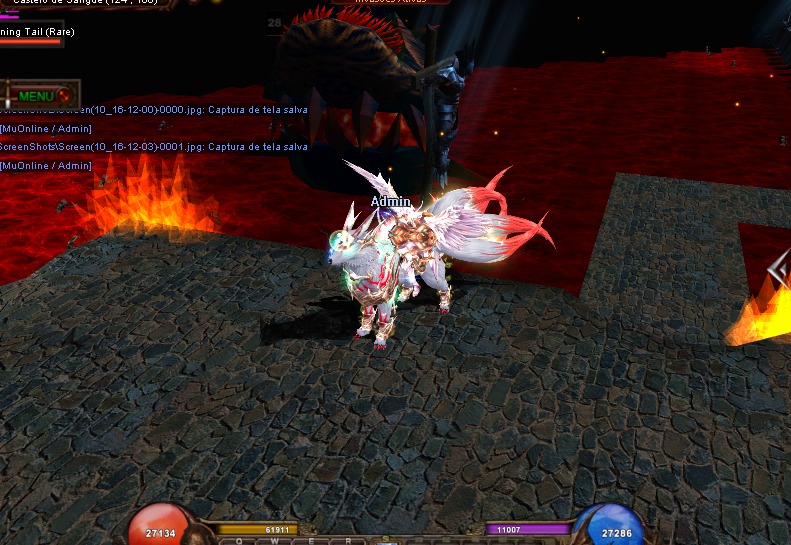
Task: Open the Invasões Ativas panel
Action: (390, 2)
